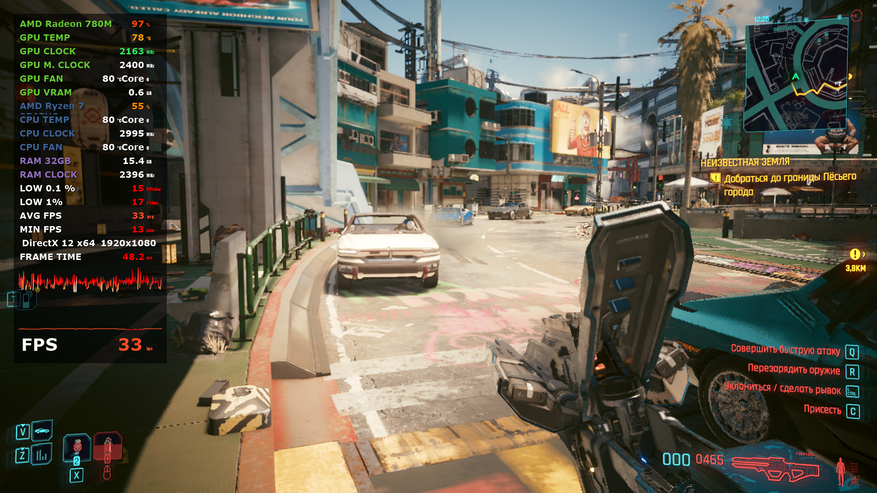Viewport: 877px width, 493px height.
Task: Use the healing inhaler quick slot
Action: pos(77,447)
